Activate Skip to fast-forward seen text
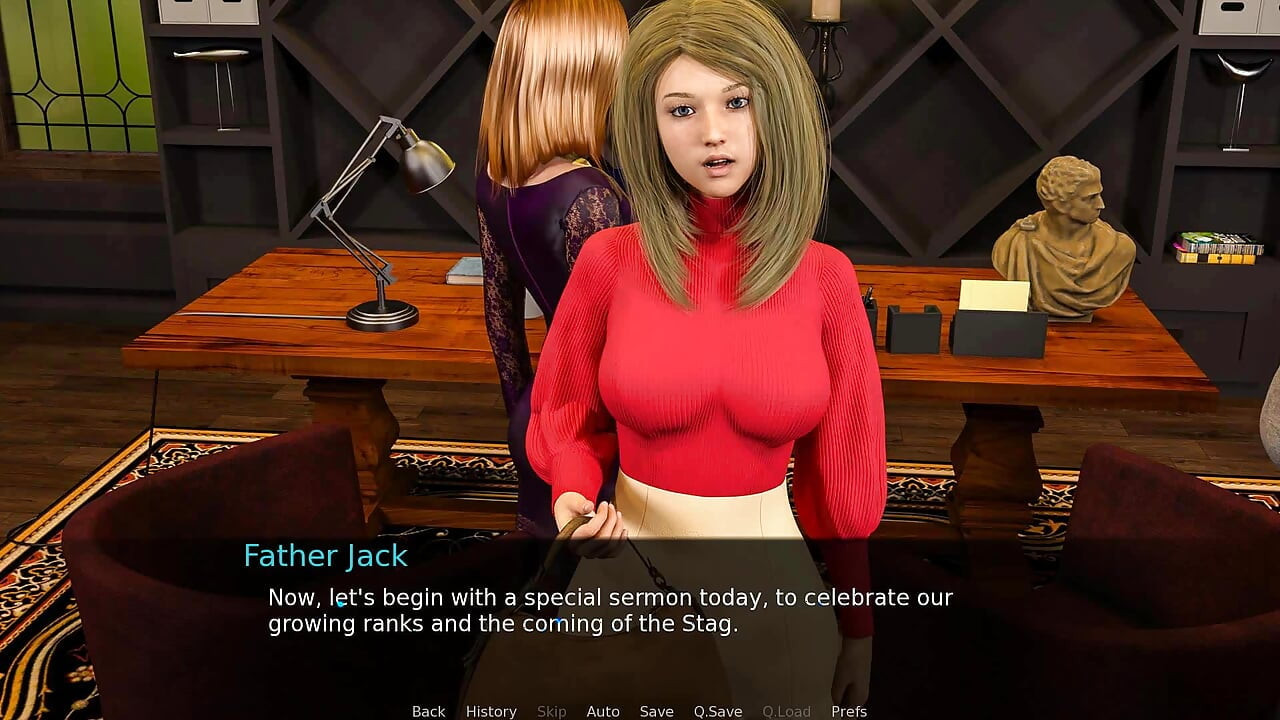This screenshot has width=1280, height=720. pyautogui.click(x=552, y=711)
